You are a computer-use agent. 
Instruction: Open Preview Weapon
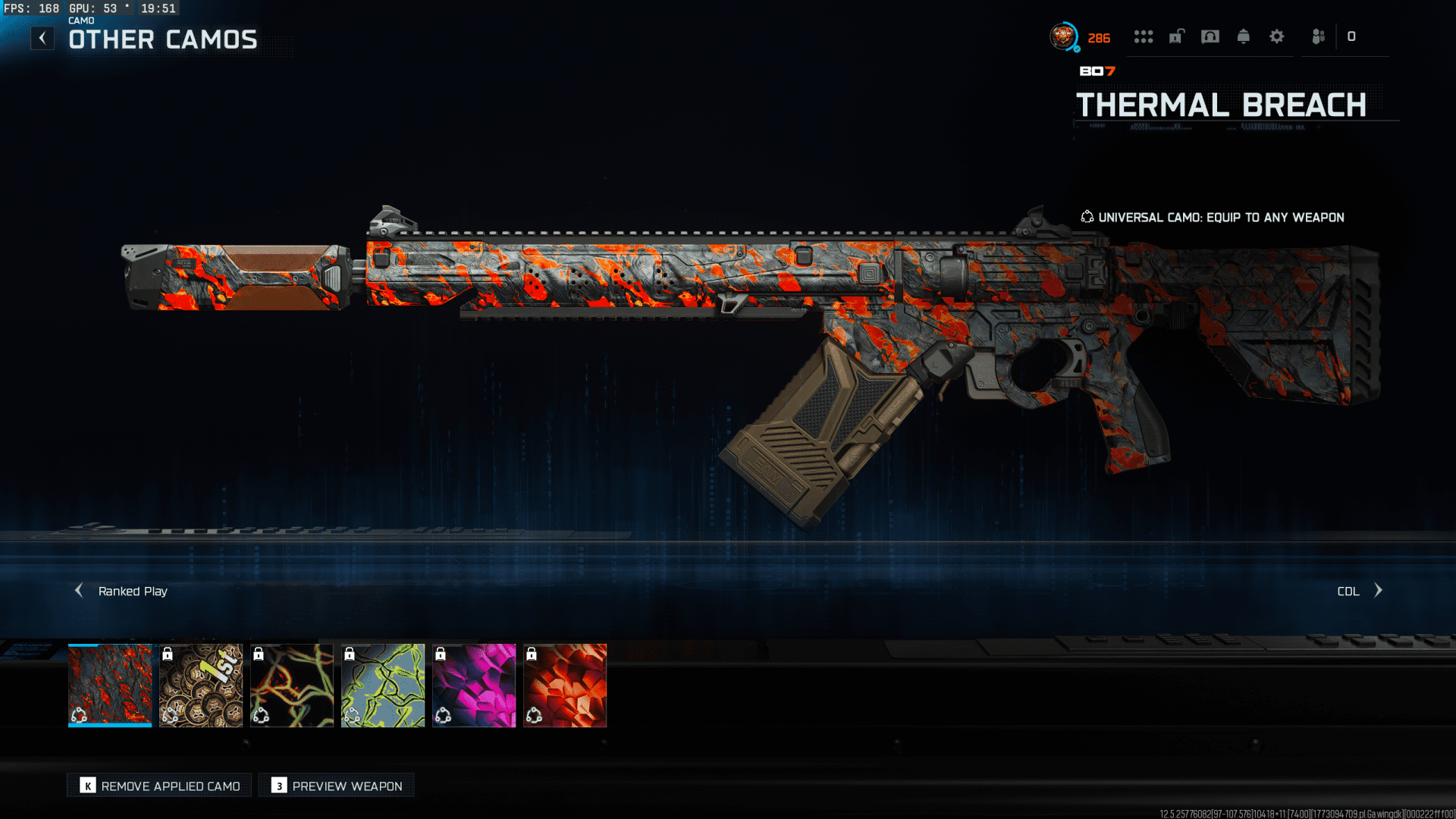pos(337,786)
